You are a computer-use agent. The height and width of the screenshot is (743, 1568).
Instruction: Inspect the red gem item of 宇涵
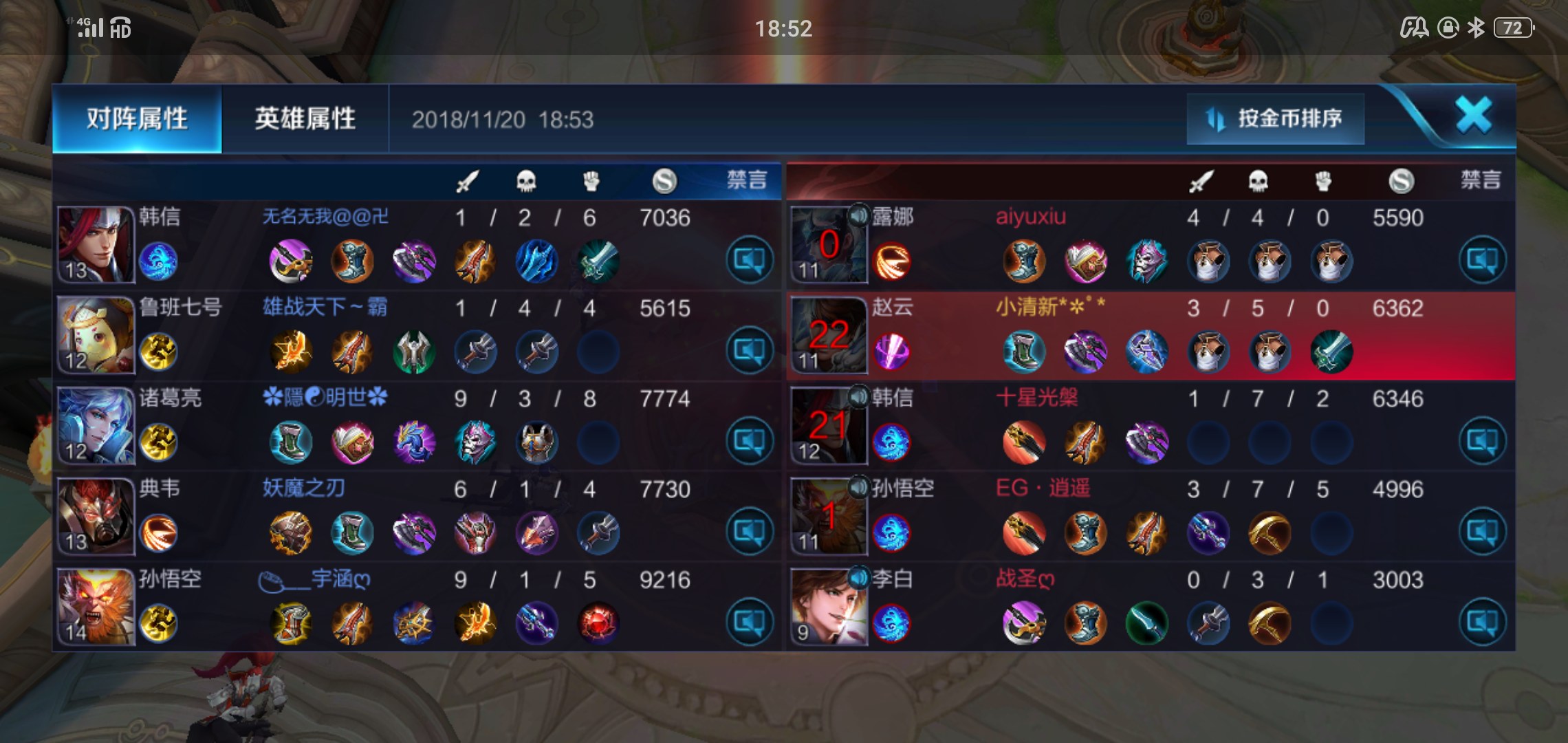click(x=598, y=623)
